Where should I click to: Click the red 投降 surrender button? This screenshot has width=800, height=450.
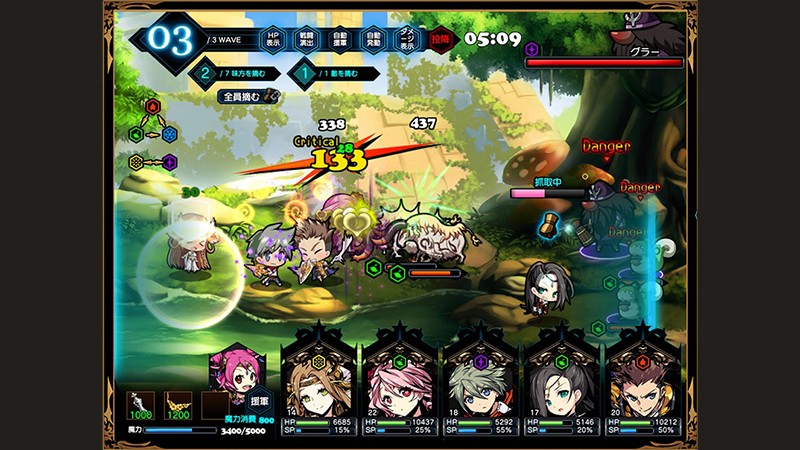point(440,38)
